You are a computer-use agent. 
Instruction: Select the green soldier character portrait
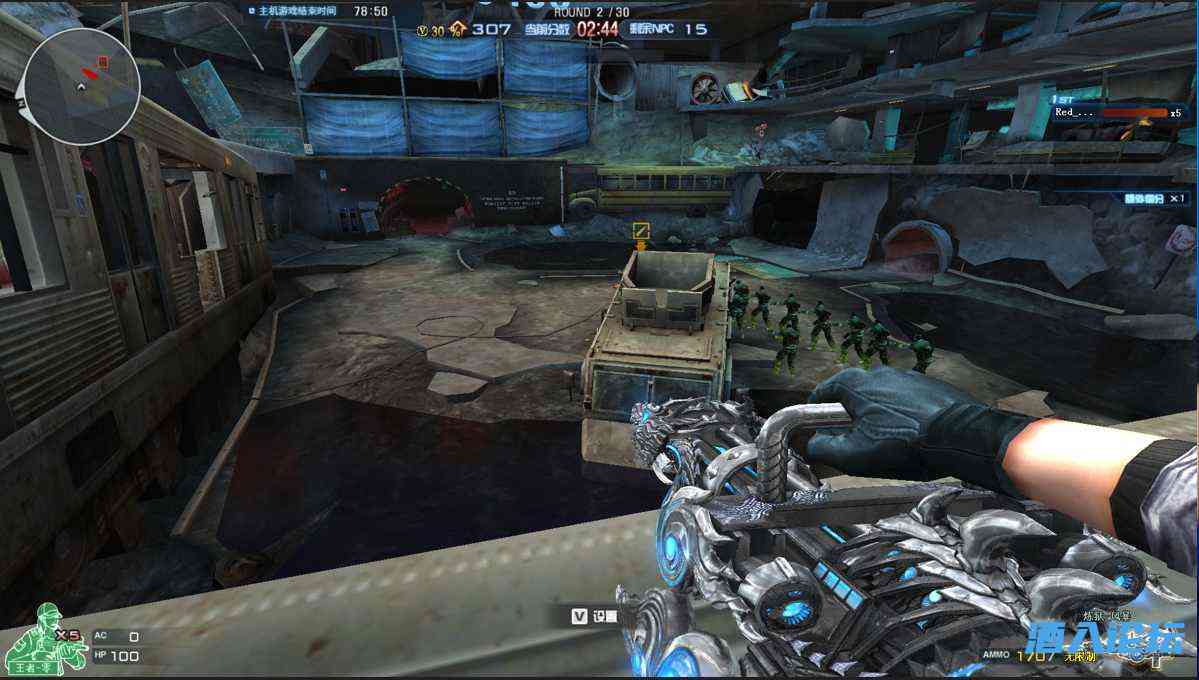[34, 638]
